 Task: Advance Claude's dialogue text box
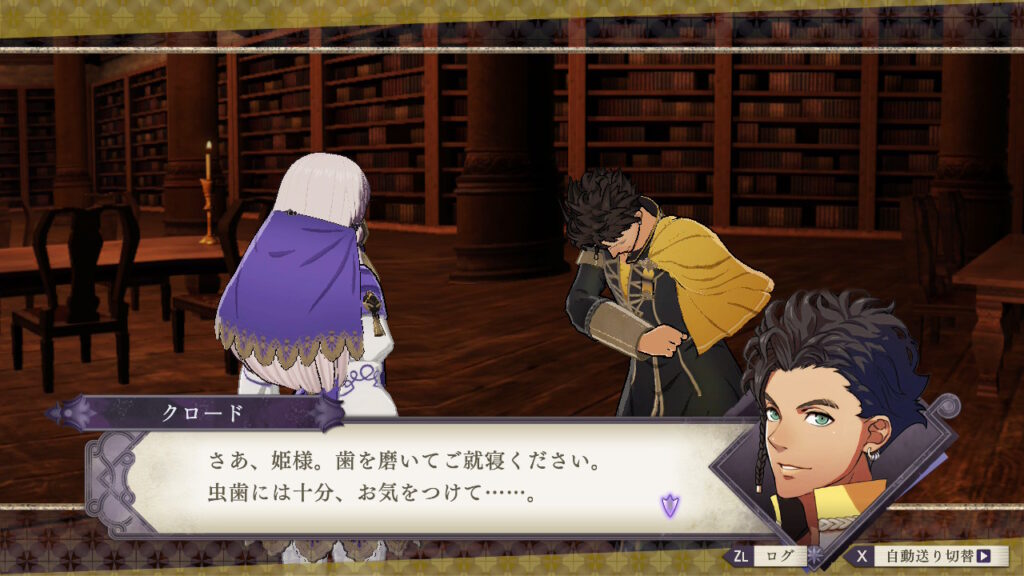(420, 479)
